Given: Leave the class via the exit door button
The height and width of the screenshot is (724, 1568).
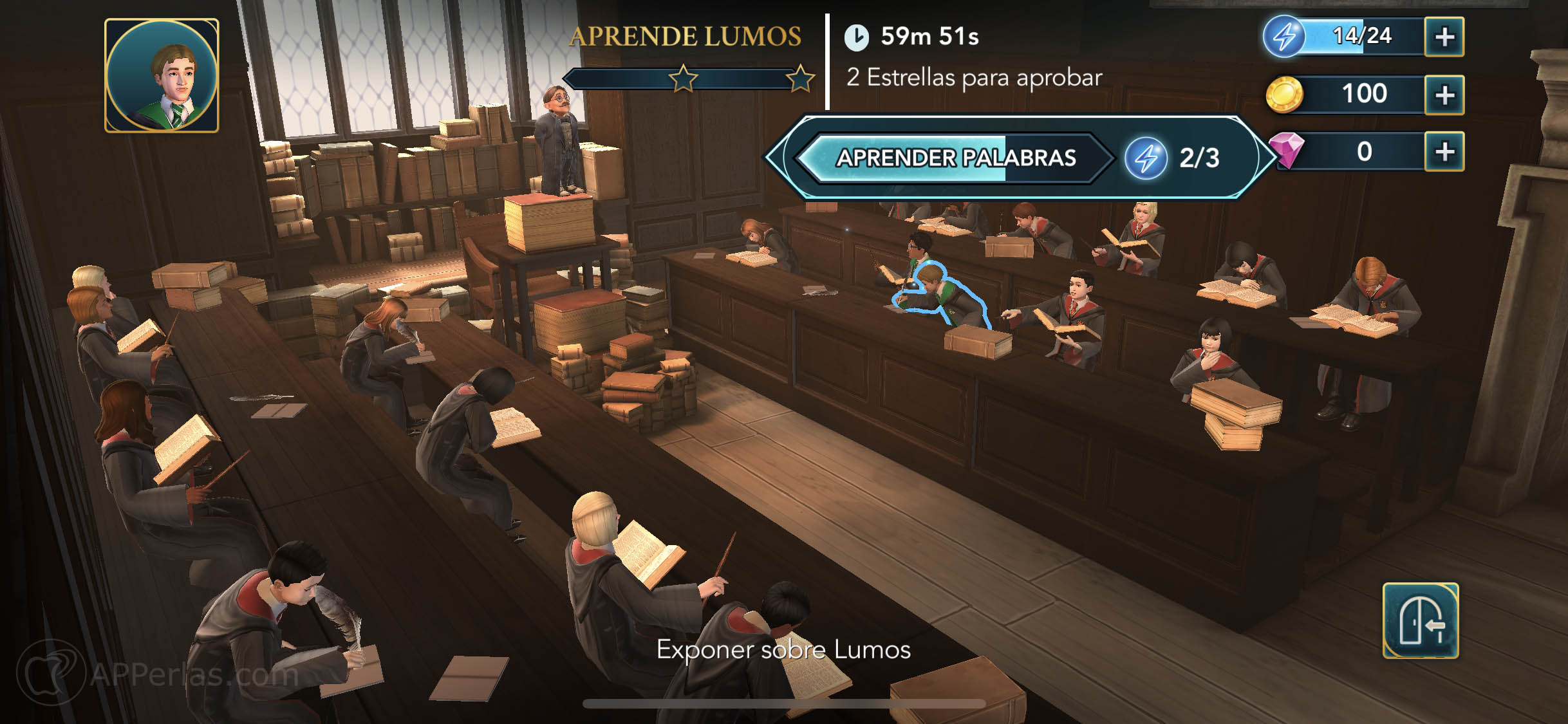Looking at the screenshot, I should 1420,620.
